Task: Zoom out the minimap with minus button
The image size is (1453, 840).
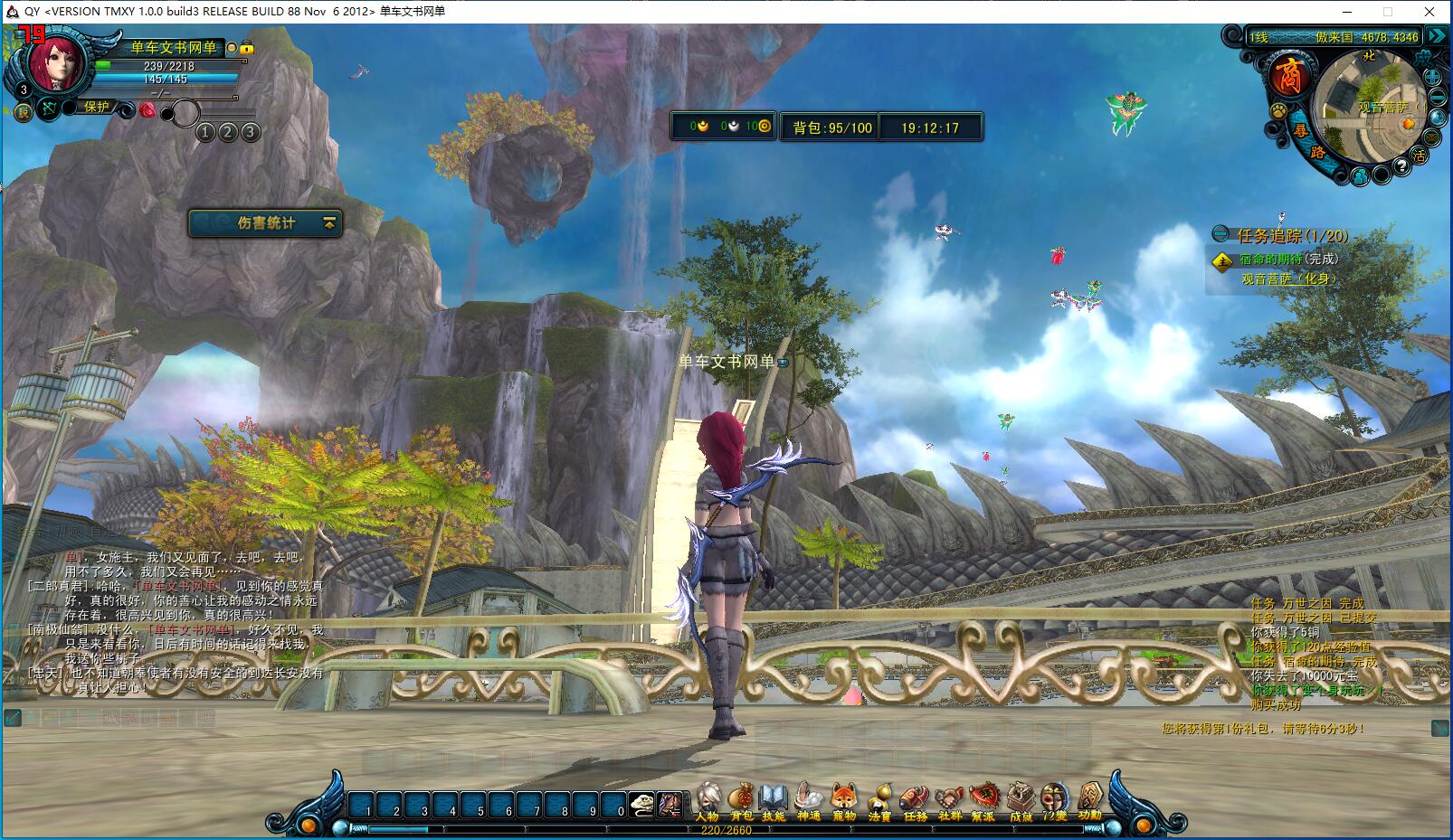Action: pos(1436,99)
